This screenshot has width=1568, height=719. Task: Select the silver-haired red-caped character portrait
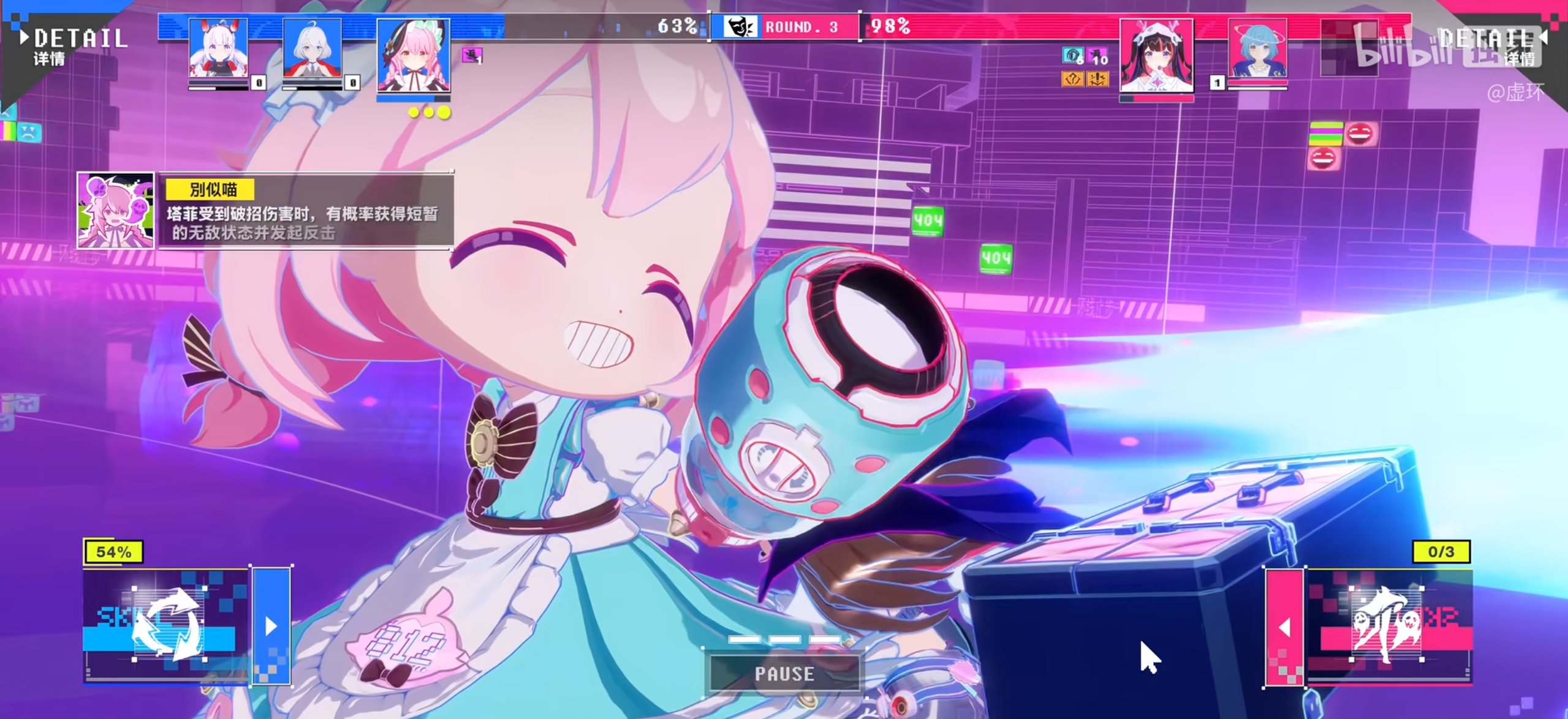[x=312, y=49]
